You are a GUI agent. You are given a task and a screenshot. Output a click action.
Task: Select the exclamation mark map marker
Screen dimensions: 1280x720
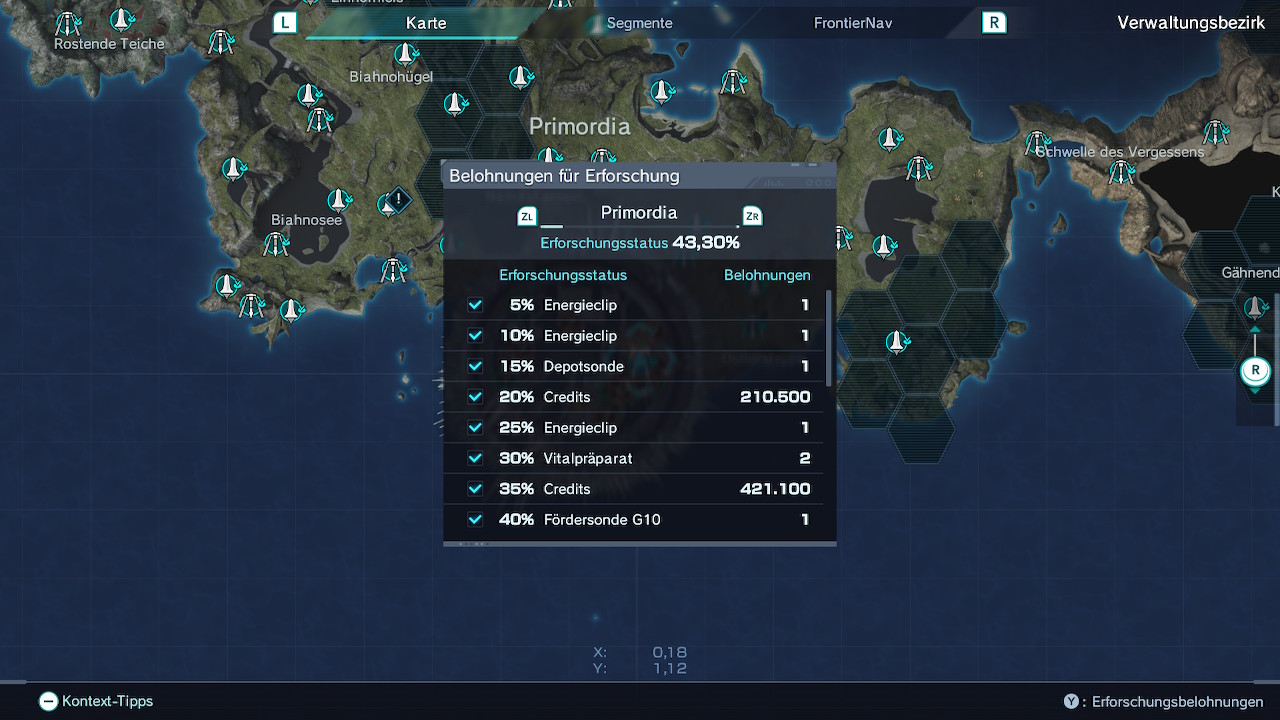(x=398, y=199)
